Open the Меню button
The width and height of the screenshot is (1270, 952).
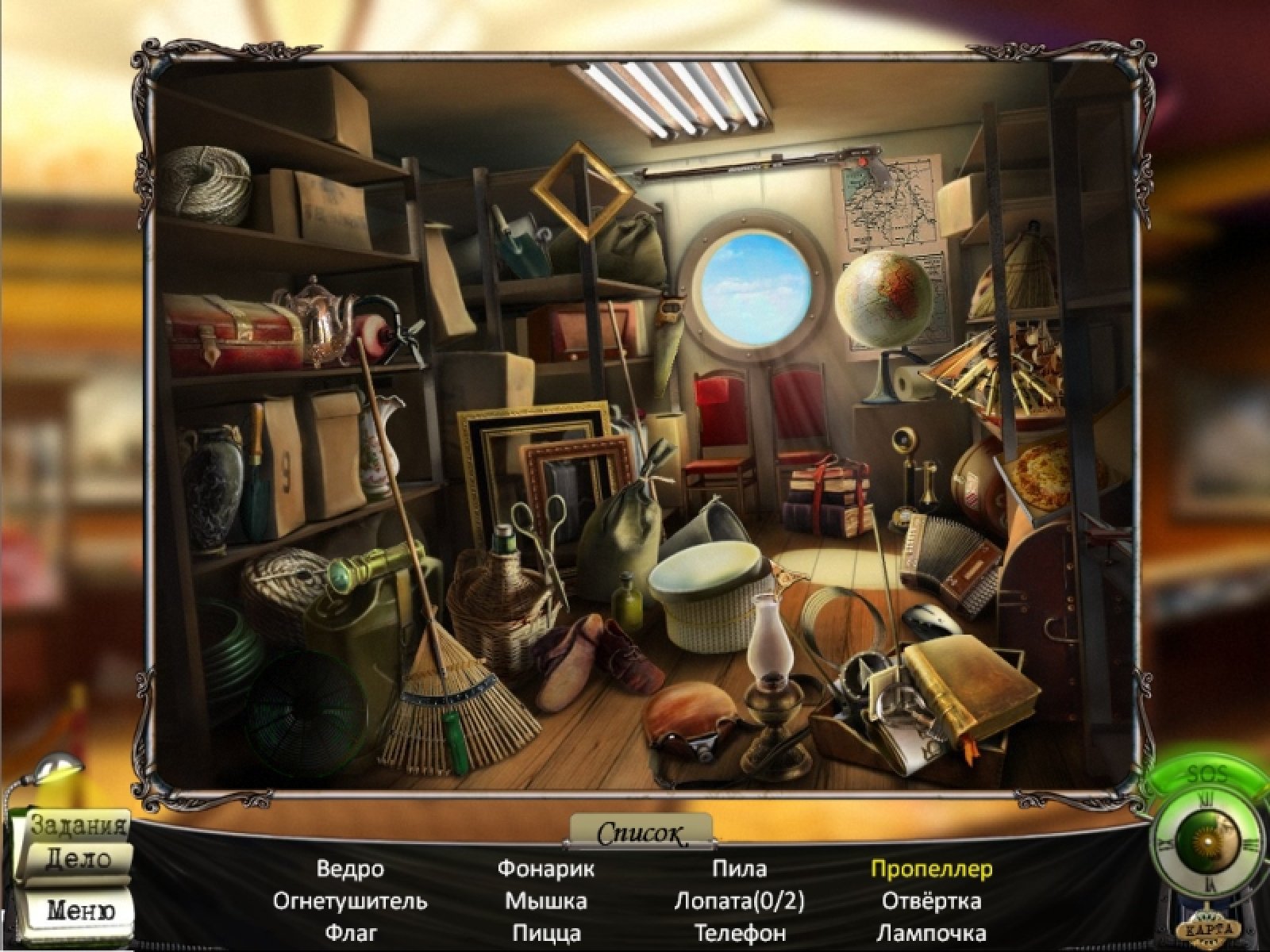tap(79, 909)
